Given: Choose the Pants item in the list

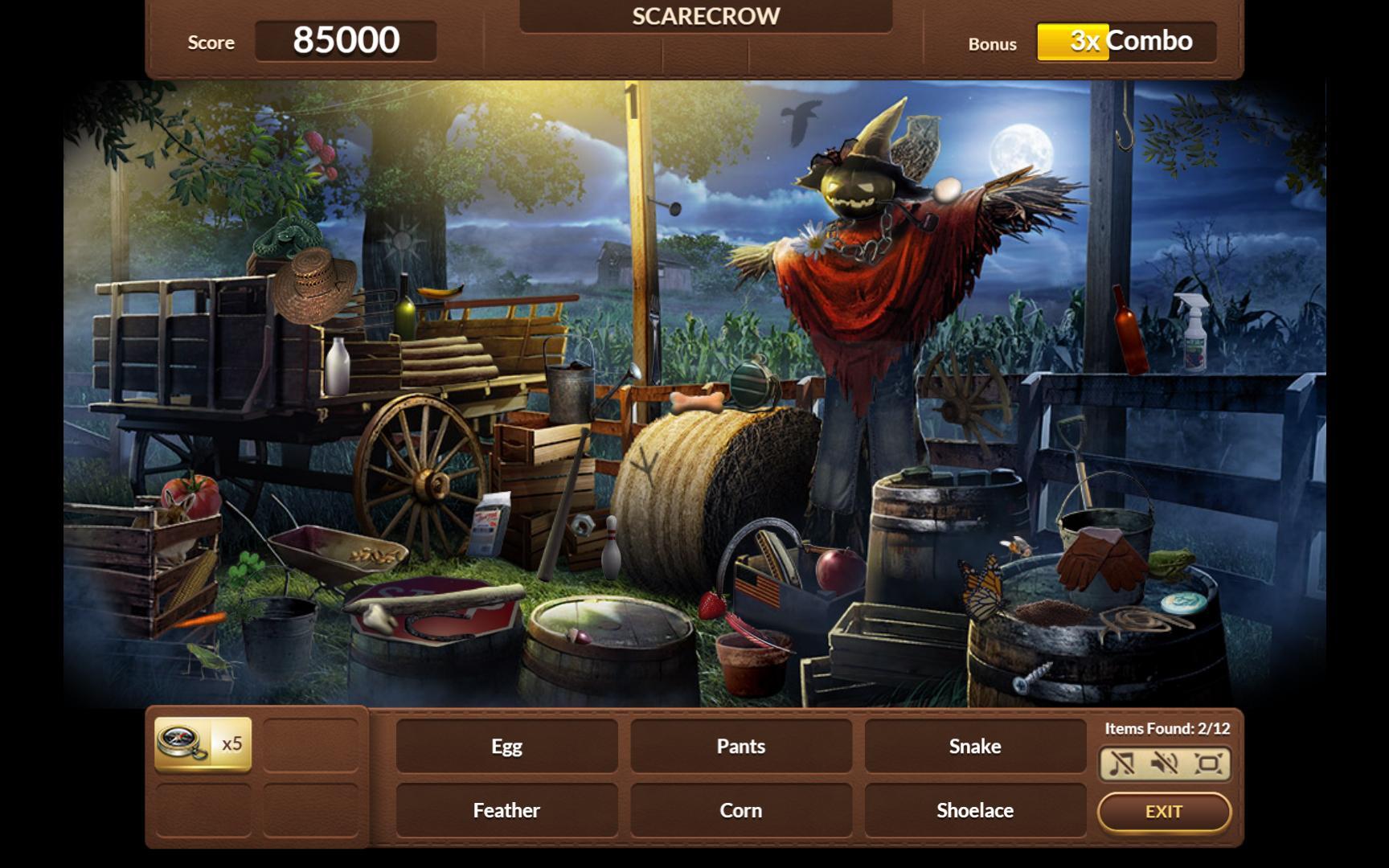Looking at the screenshot, I should pos(740,746).
